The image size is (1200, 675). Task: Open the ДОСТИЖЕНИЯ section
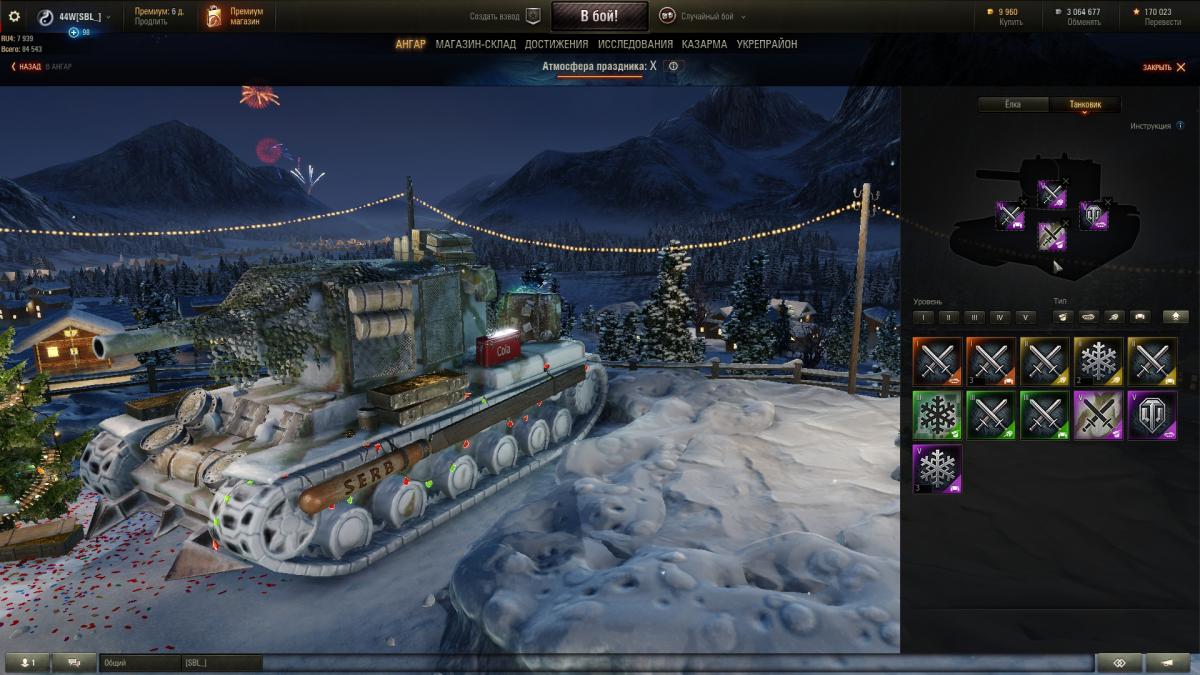556,44
